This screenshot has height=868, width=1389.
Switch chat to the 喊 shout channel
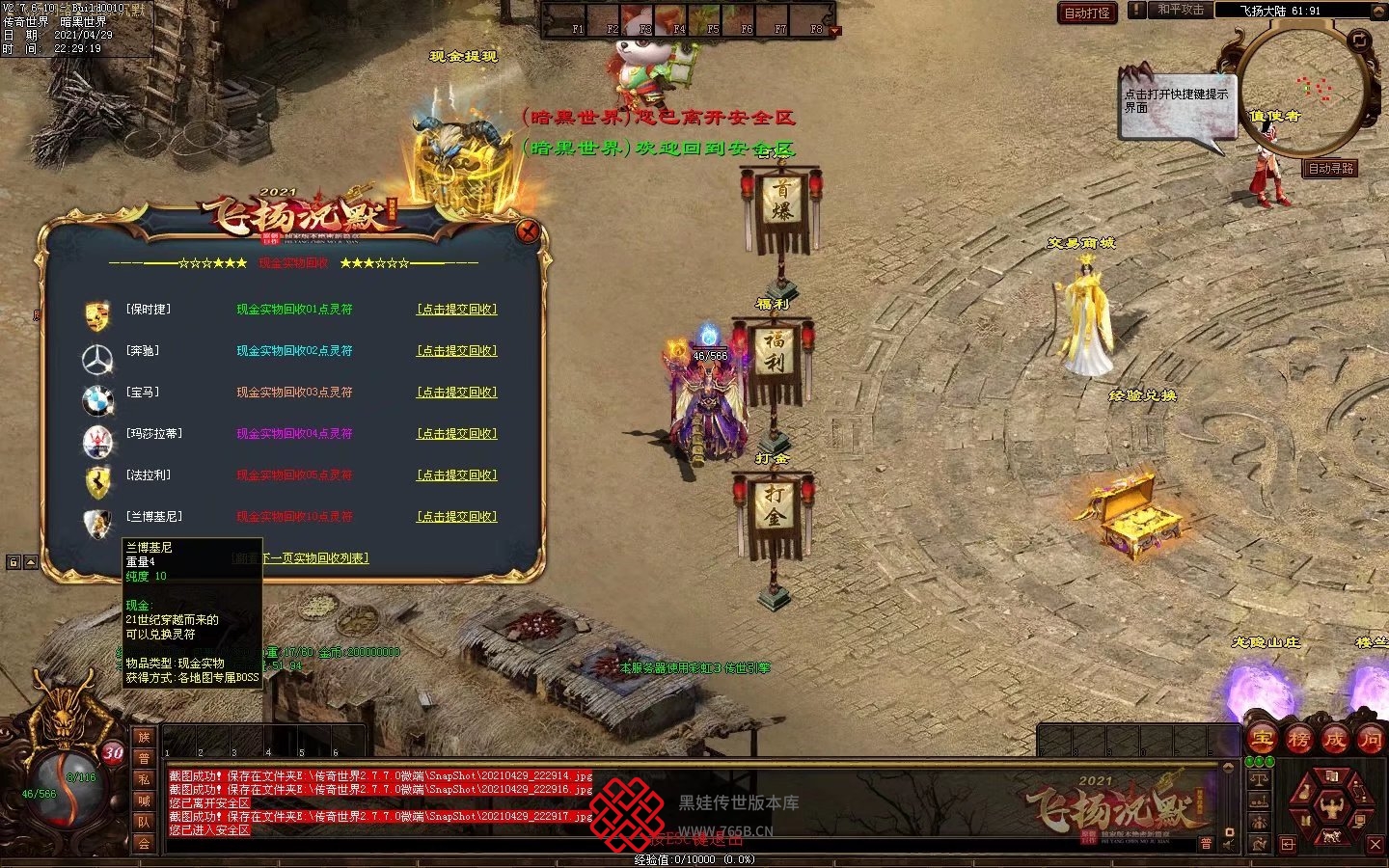tap(144, 800)
